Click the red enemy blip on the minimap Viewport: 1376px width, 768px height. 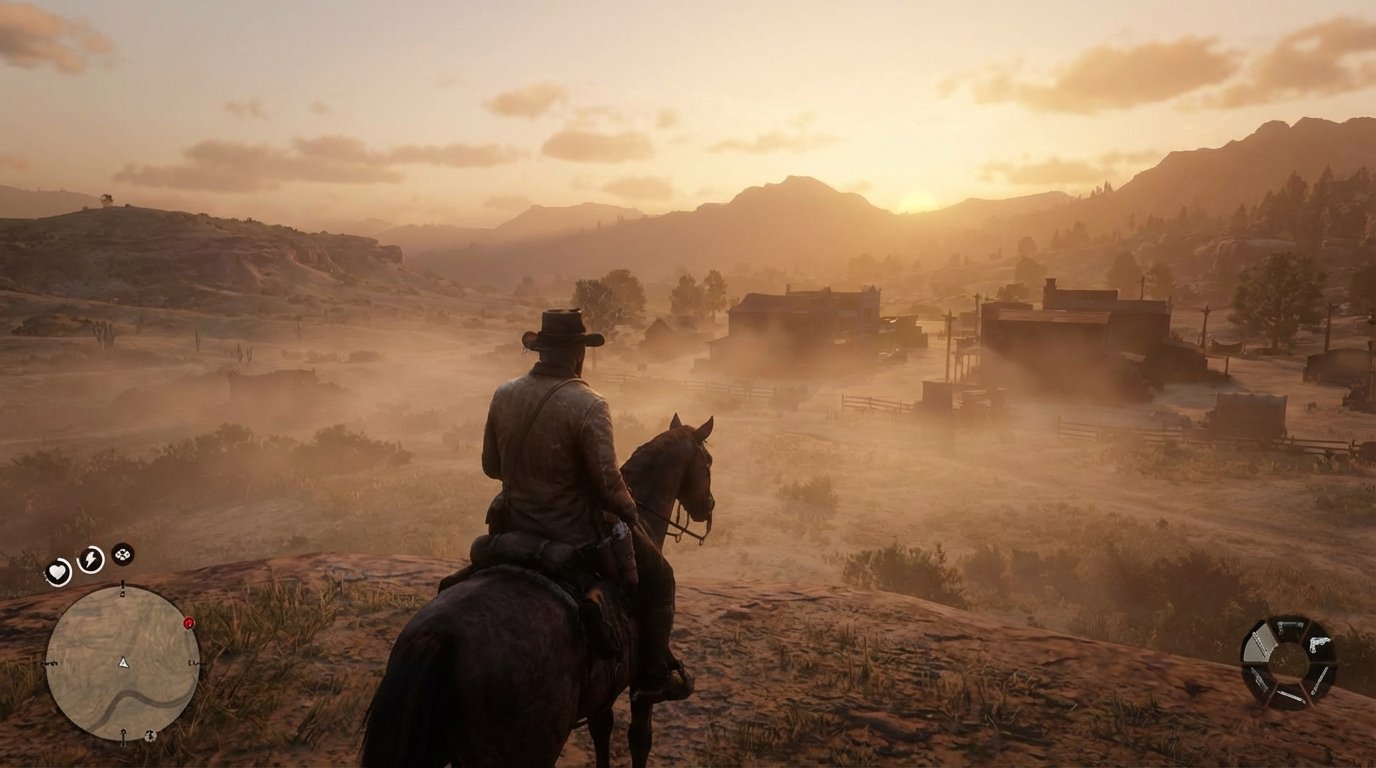pos(189,622)
